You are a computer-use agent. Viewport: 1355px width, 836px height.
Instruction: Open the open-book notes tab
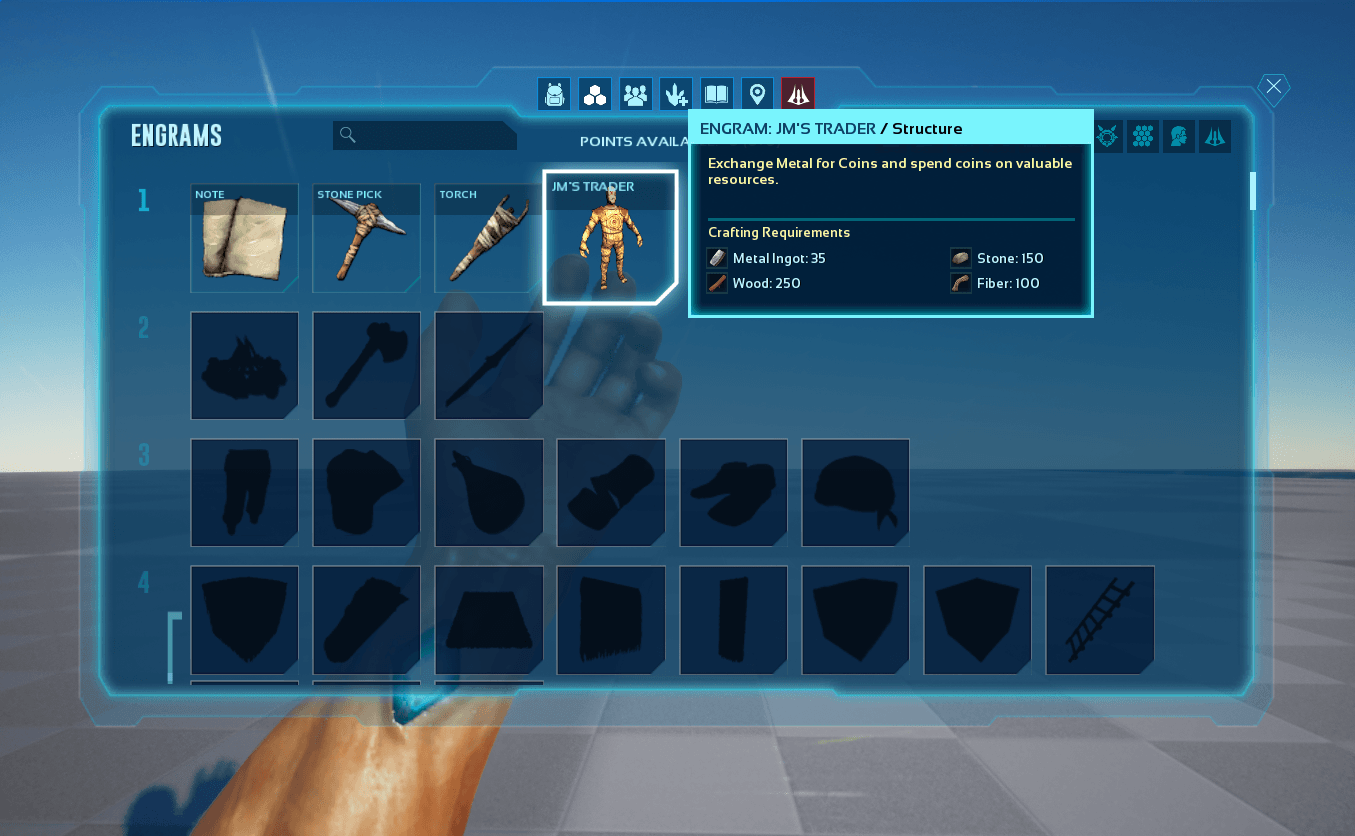click(717, 94)
